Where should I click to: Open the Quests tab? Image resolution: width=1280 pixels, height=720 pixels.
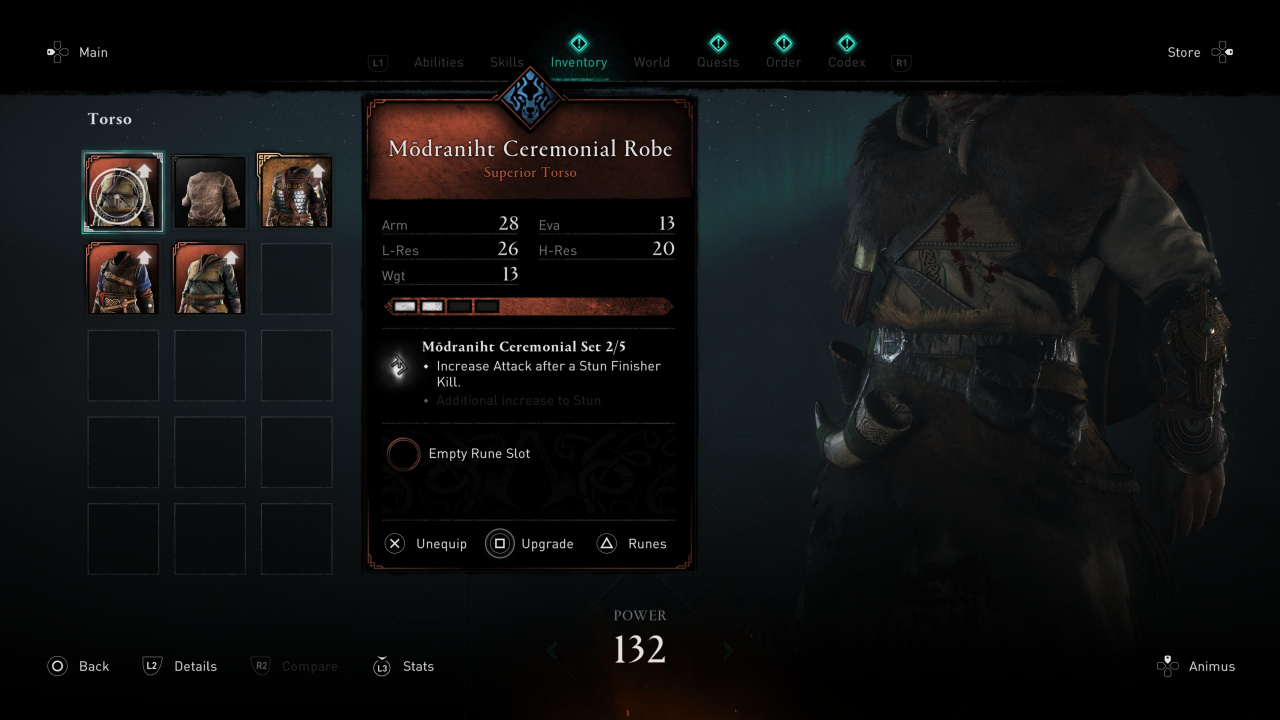pyautogui.click(x=718, y=62)
